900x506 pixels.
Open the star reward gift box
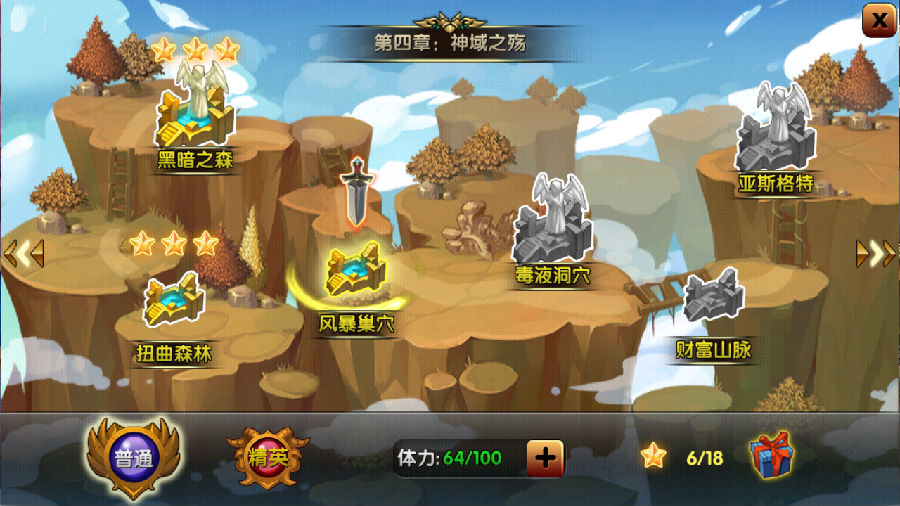coord(772,456)
